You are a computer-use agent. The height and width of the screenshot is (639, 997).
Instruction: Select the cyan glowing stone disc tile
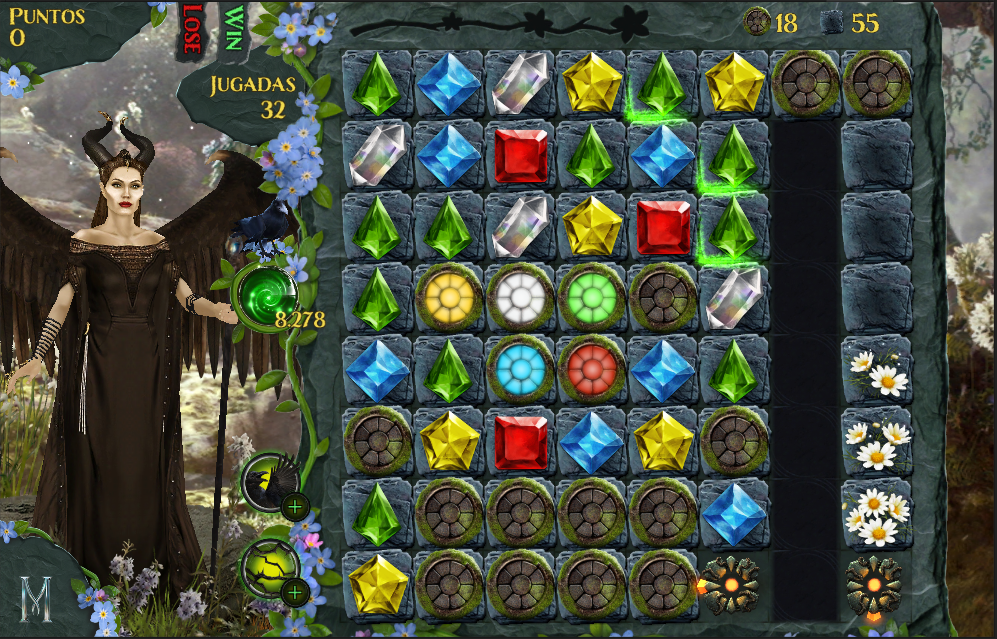click(x=520, y=368)
